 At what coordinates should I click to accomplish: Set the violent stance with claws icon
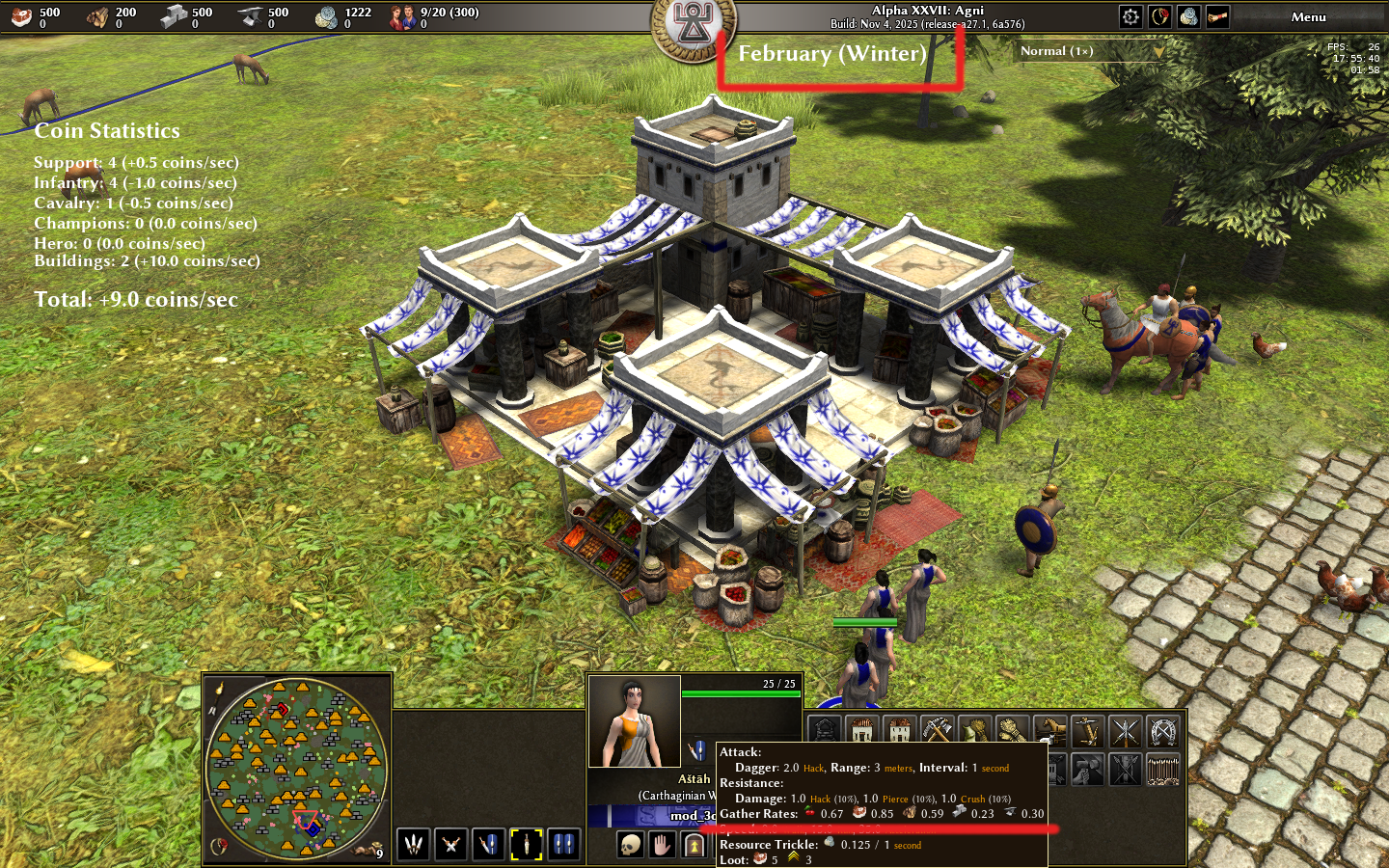click(413, 845)
